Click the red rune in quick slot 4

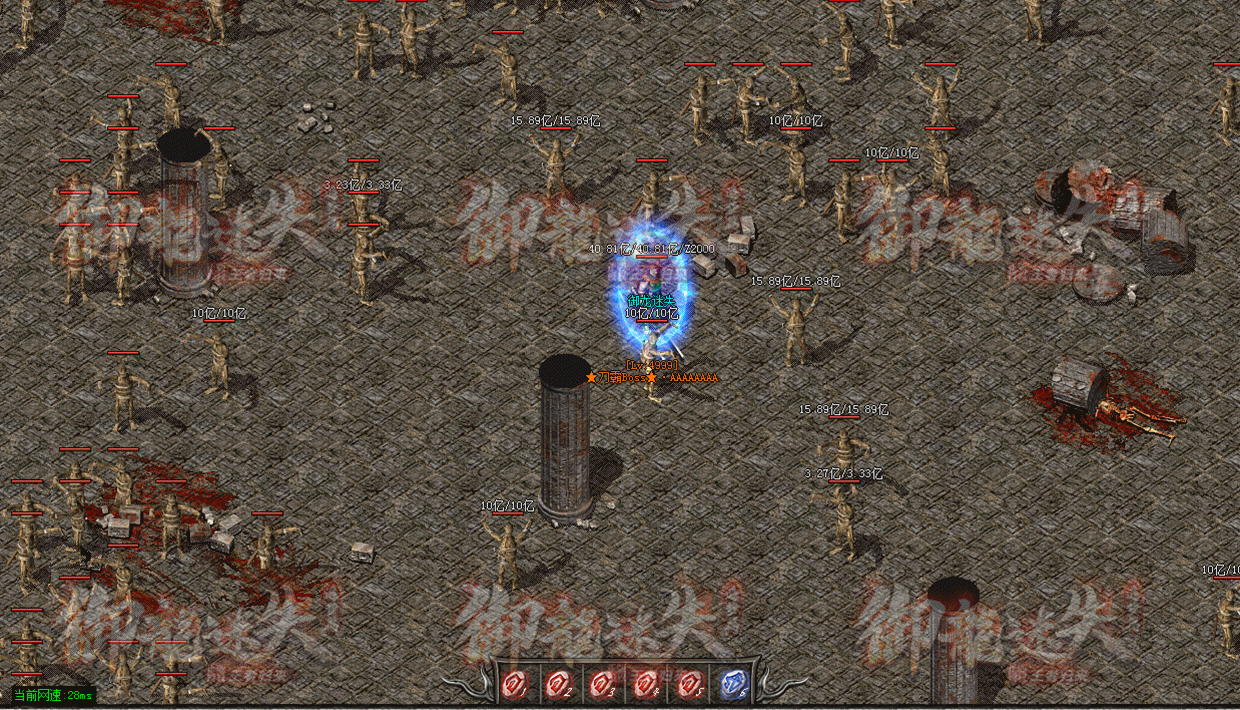645,685
